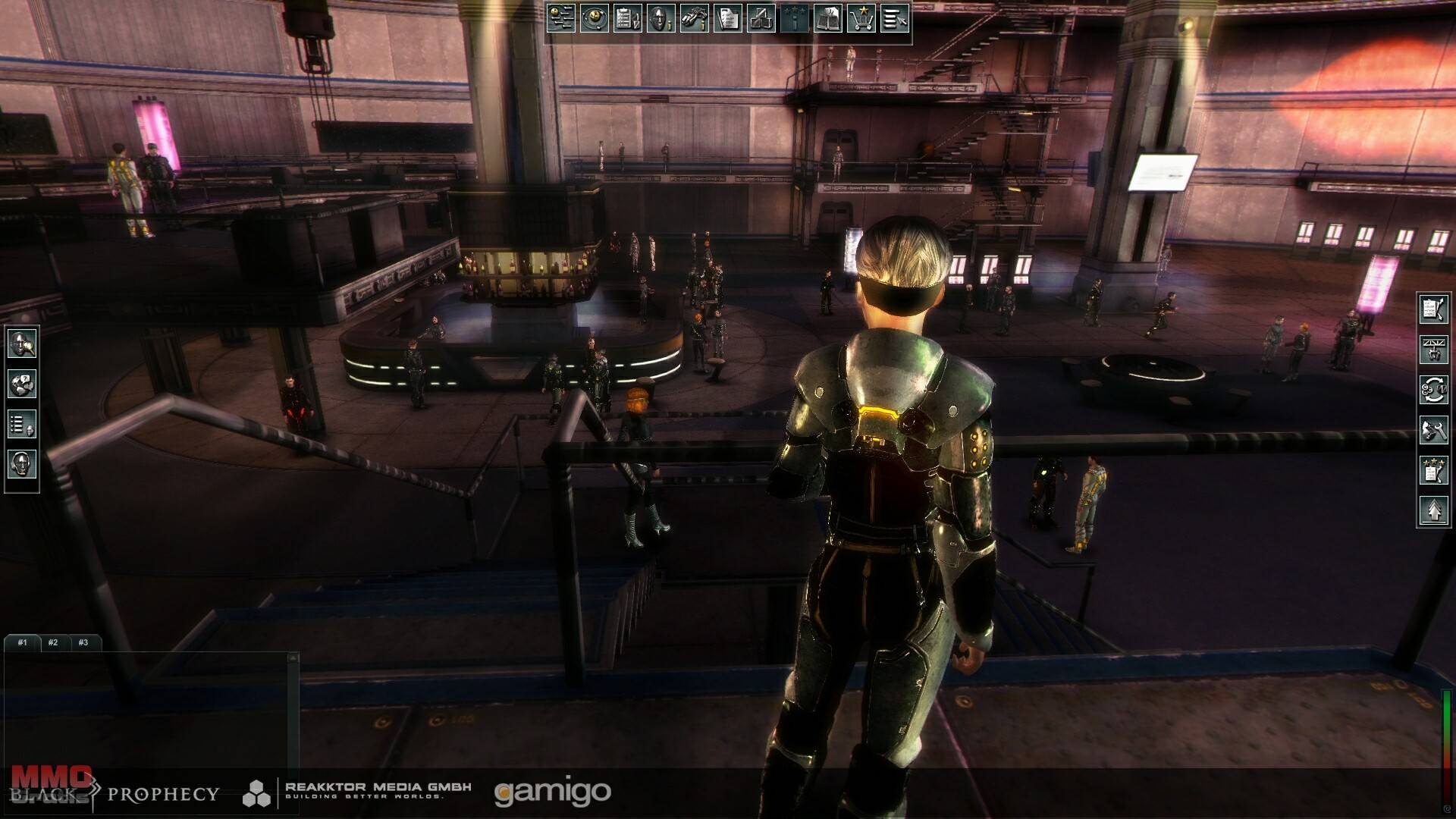Switch to chat tab #3
The image size is (1456, 819).
[83, 642]
